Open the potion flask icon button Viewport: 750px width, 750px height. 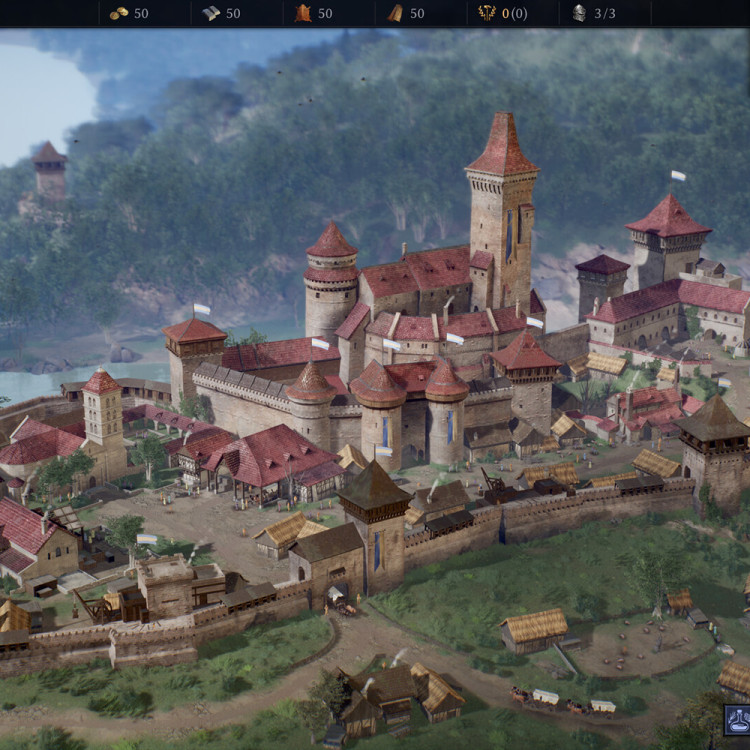739,720
